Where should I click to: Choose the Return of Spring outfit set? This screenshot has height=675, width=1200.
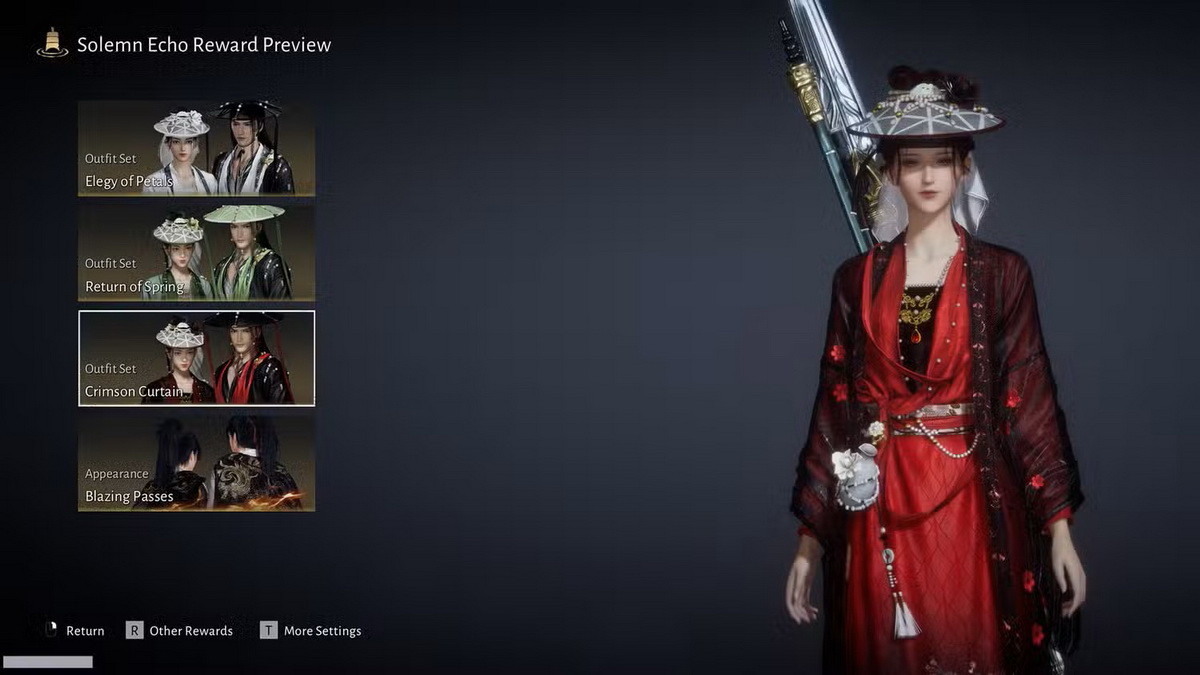[196, 253]
